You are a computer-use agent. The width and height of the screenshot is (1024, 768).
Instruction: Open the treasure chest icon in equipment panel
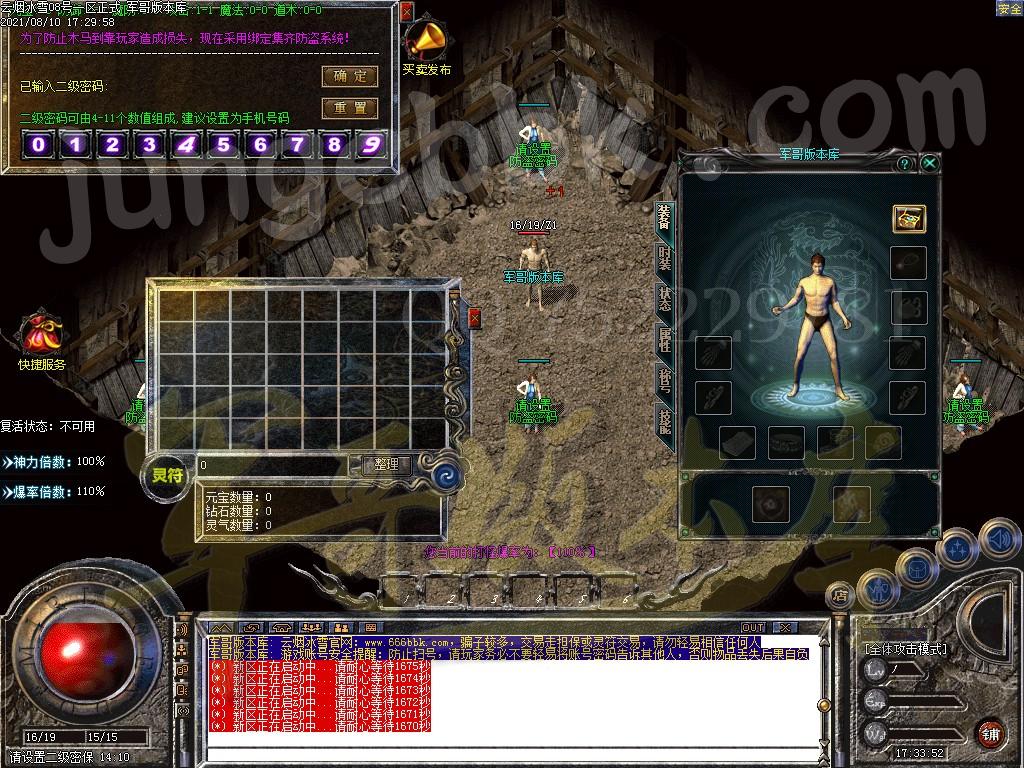909,219
